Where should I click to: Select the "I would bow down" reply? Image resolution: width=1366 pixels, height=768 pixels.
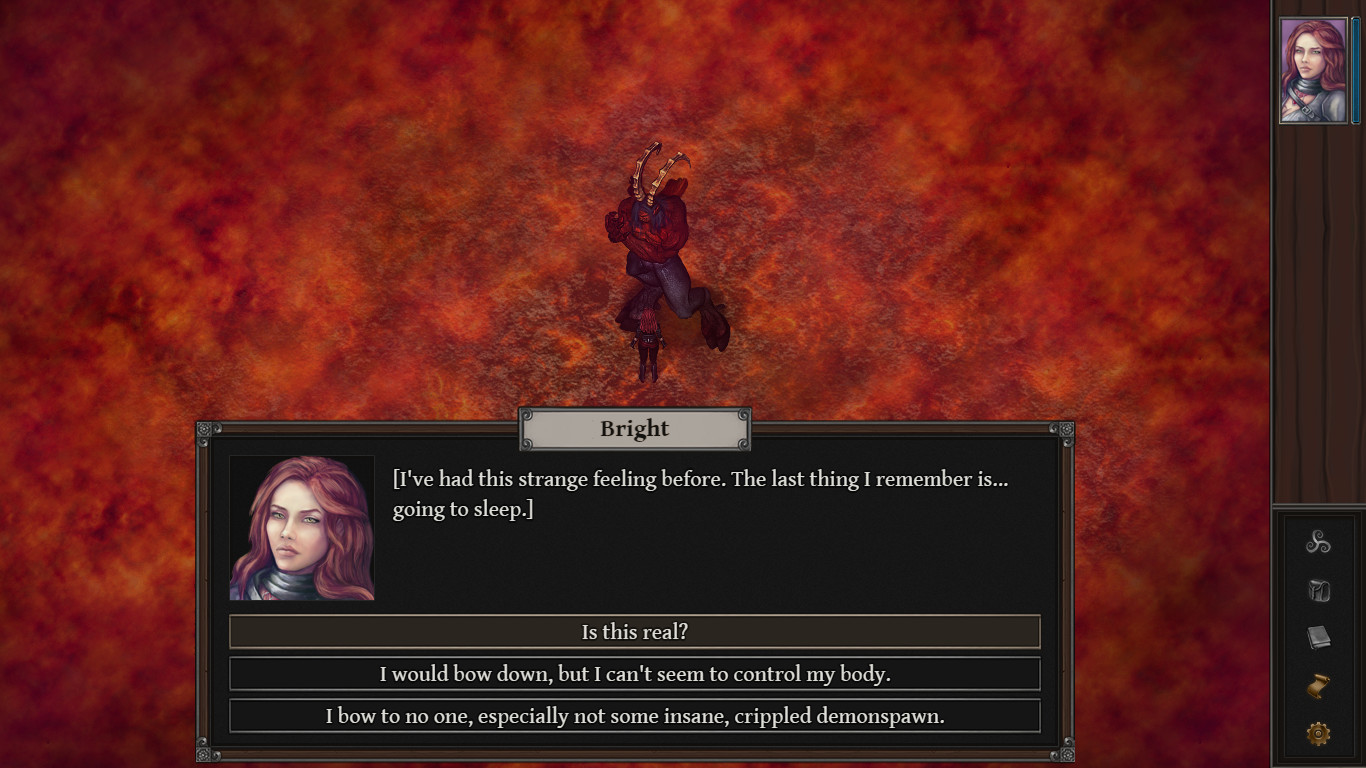(634, 674)
